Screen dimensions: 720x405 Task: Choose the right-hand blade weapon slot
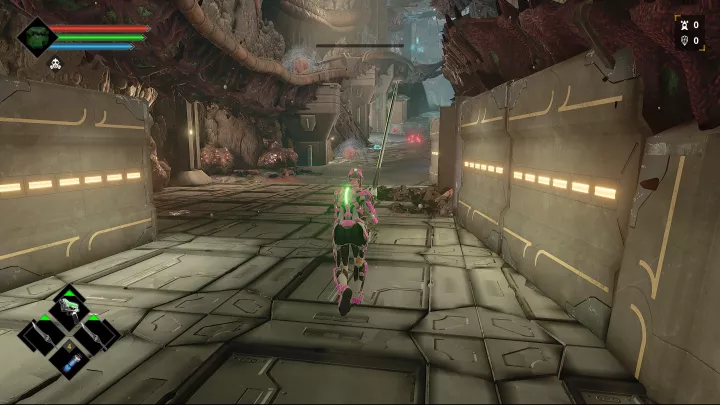click(96, 335)
